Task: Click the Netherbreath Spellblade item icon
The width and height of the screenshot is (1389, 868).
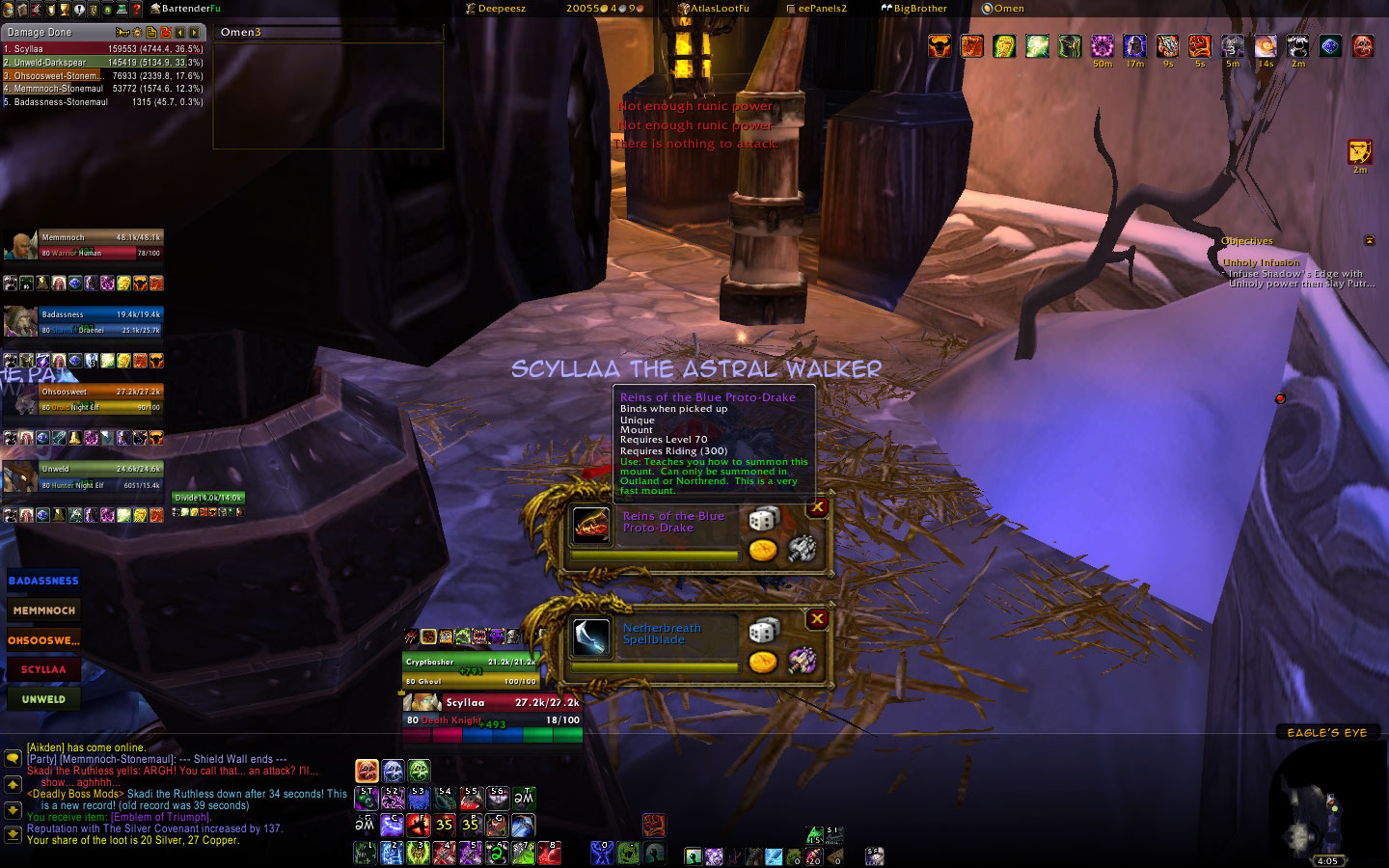Action: (x=591, y=637)
